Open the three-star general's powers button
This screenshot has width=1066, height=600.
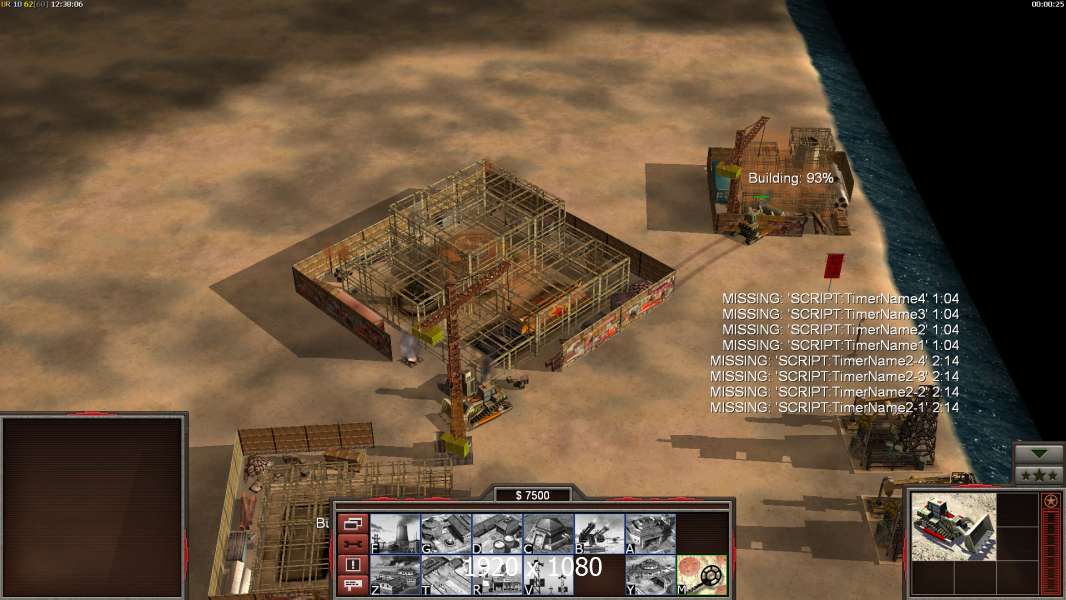point(1039,475)
